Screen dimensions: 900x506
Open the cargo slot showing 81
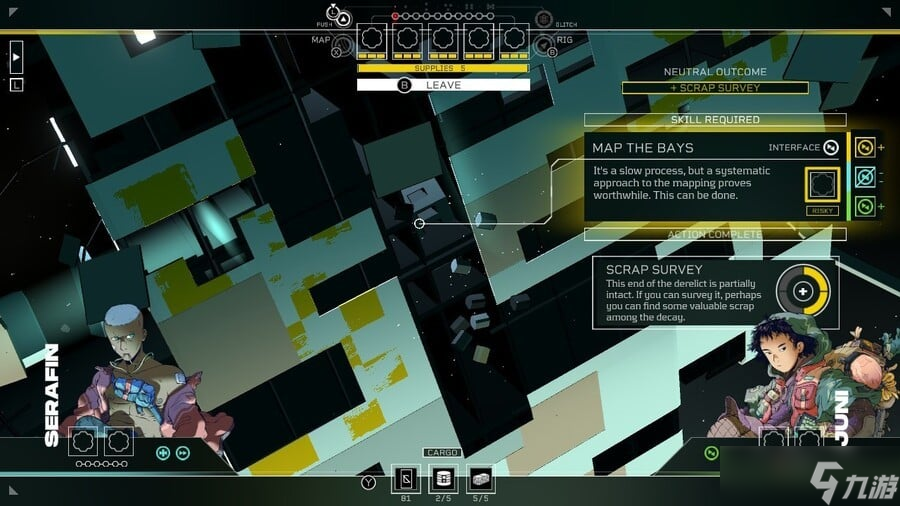pyautogui.click(x=406, y=478)
